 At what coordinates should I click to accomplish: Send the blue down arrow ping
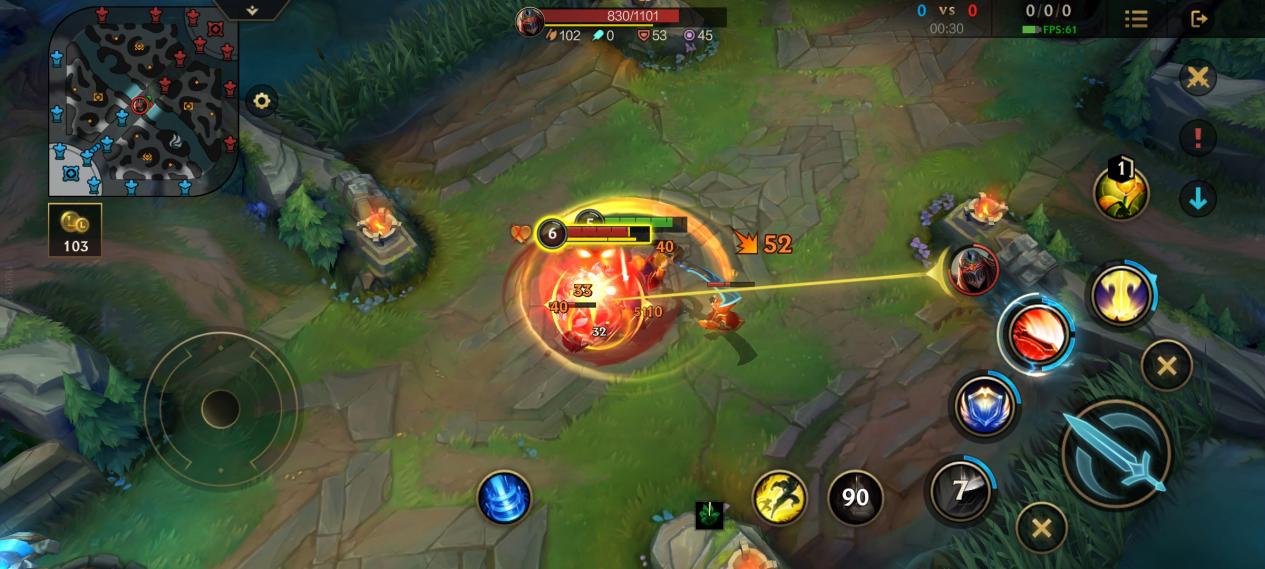click(1198, 197)
